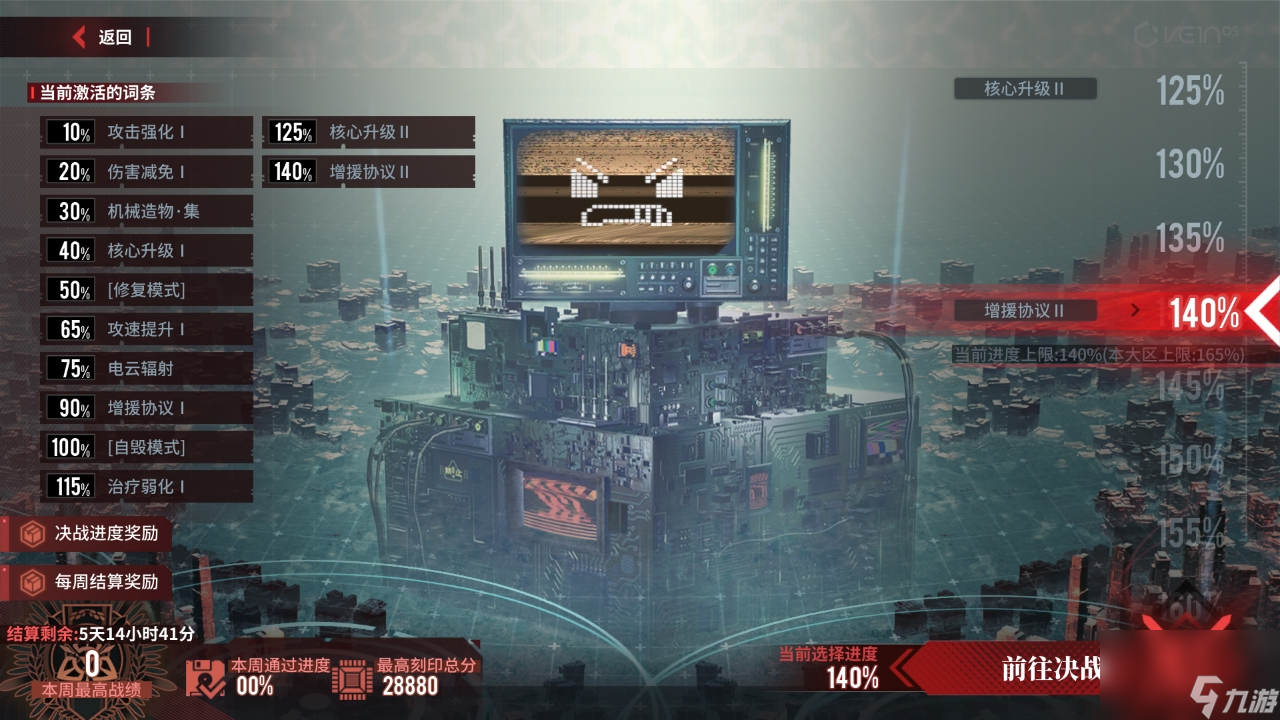Select the 115% 治疗弱化 I entry
Image resolution: width=1280 pixels, height=720 pixels.
click(x=146, y=487)
